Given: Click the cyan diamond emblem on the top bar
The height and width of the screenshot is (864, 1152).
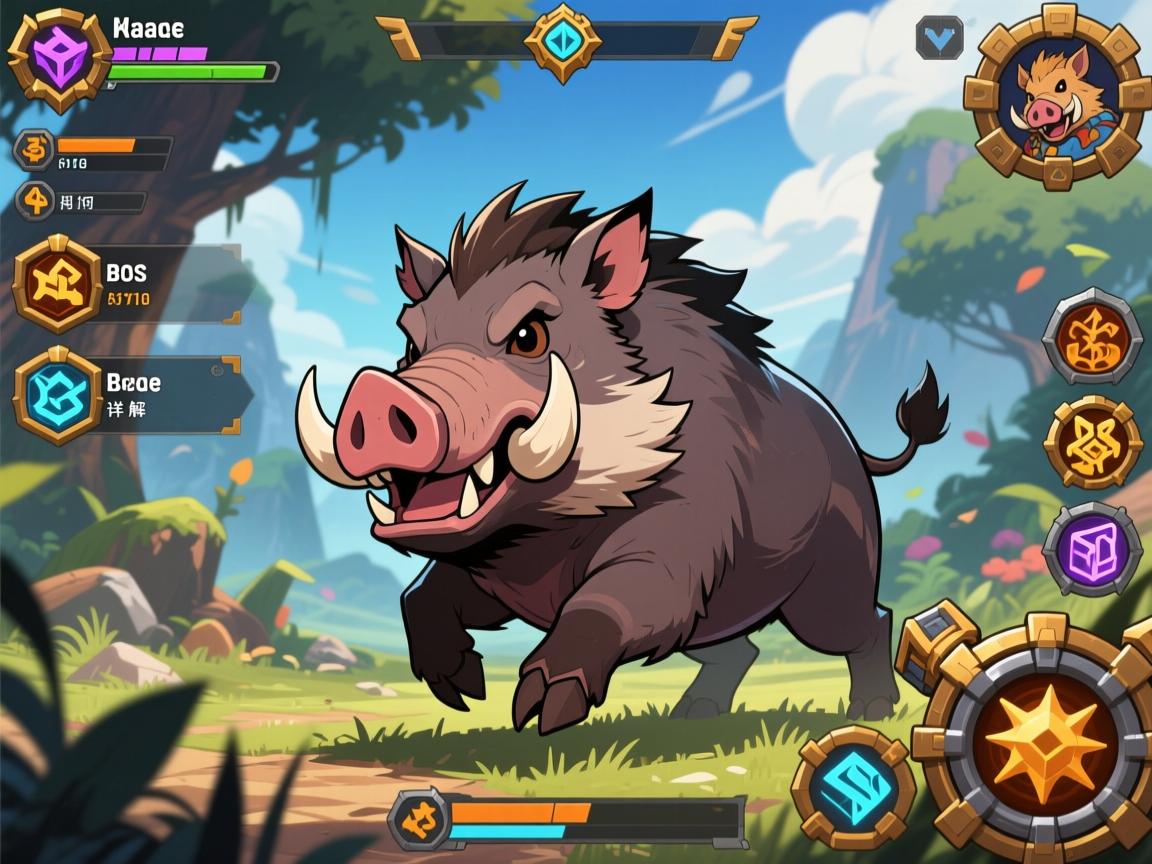Looking at the screenshot, I should pos(564,41).
